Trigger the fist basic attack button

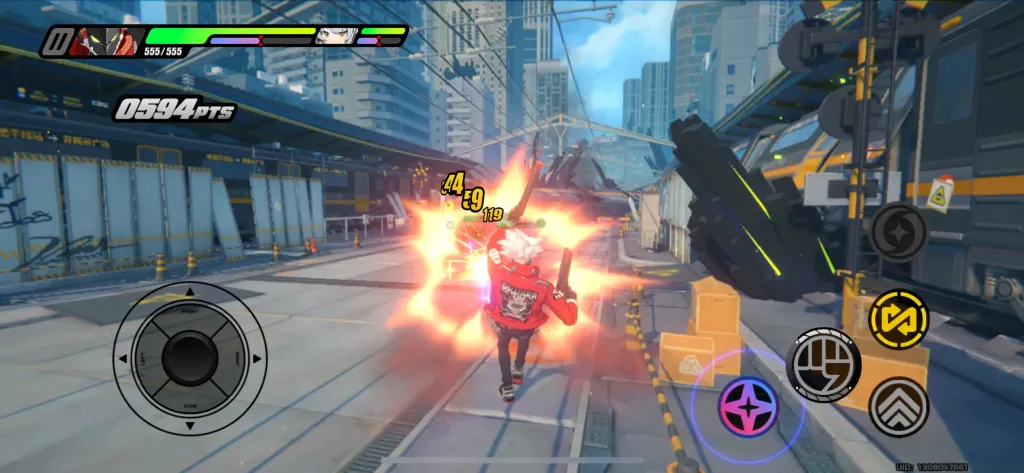(x=824, y=364)
